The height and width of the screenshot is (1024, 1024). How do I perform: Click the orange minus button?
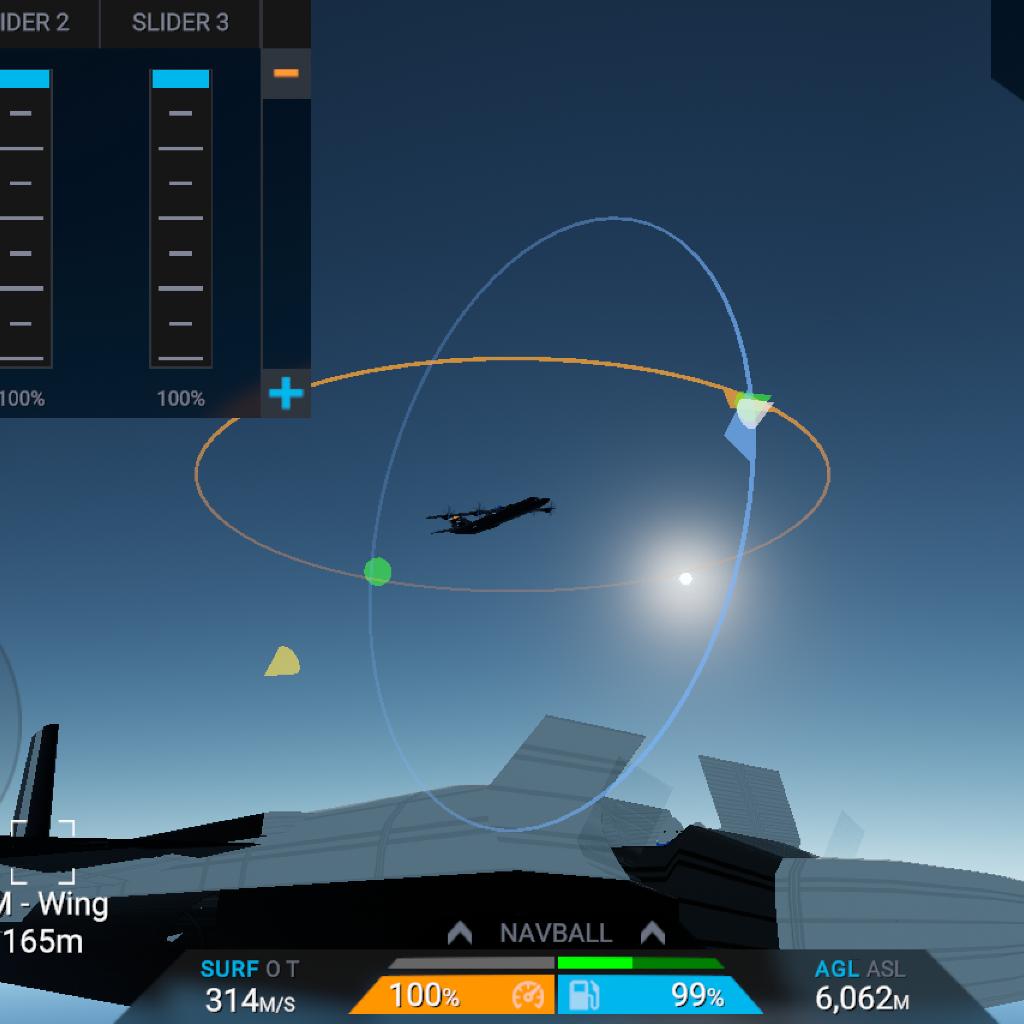[286, 74]
